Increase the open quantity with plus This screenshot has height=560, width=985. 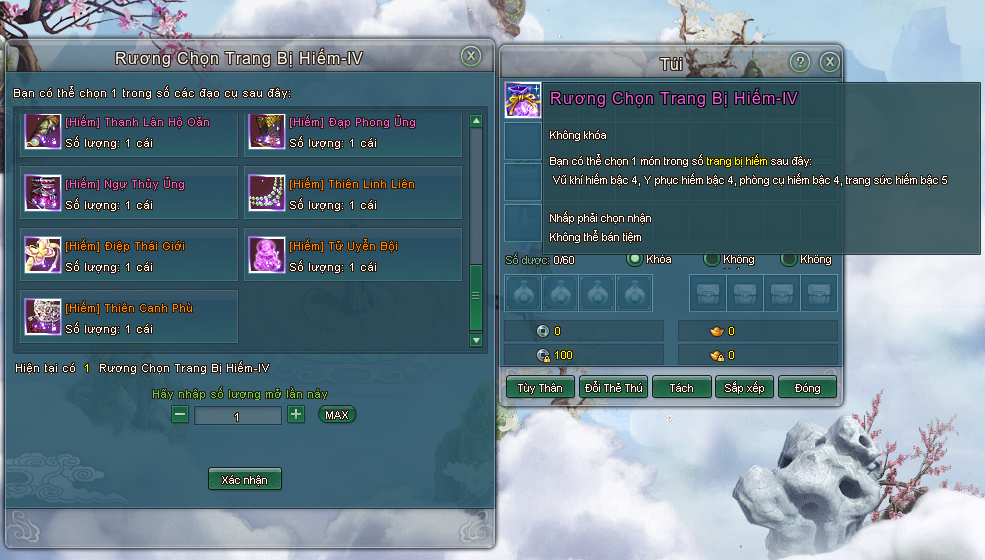(296, 414)
